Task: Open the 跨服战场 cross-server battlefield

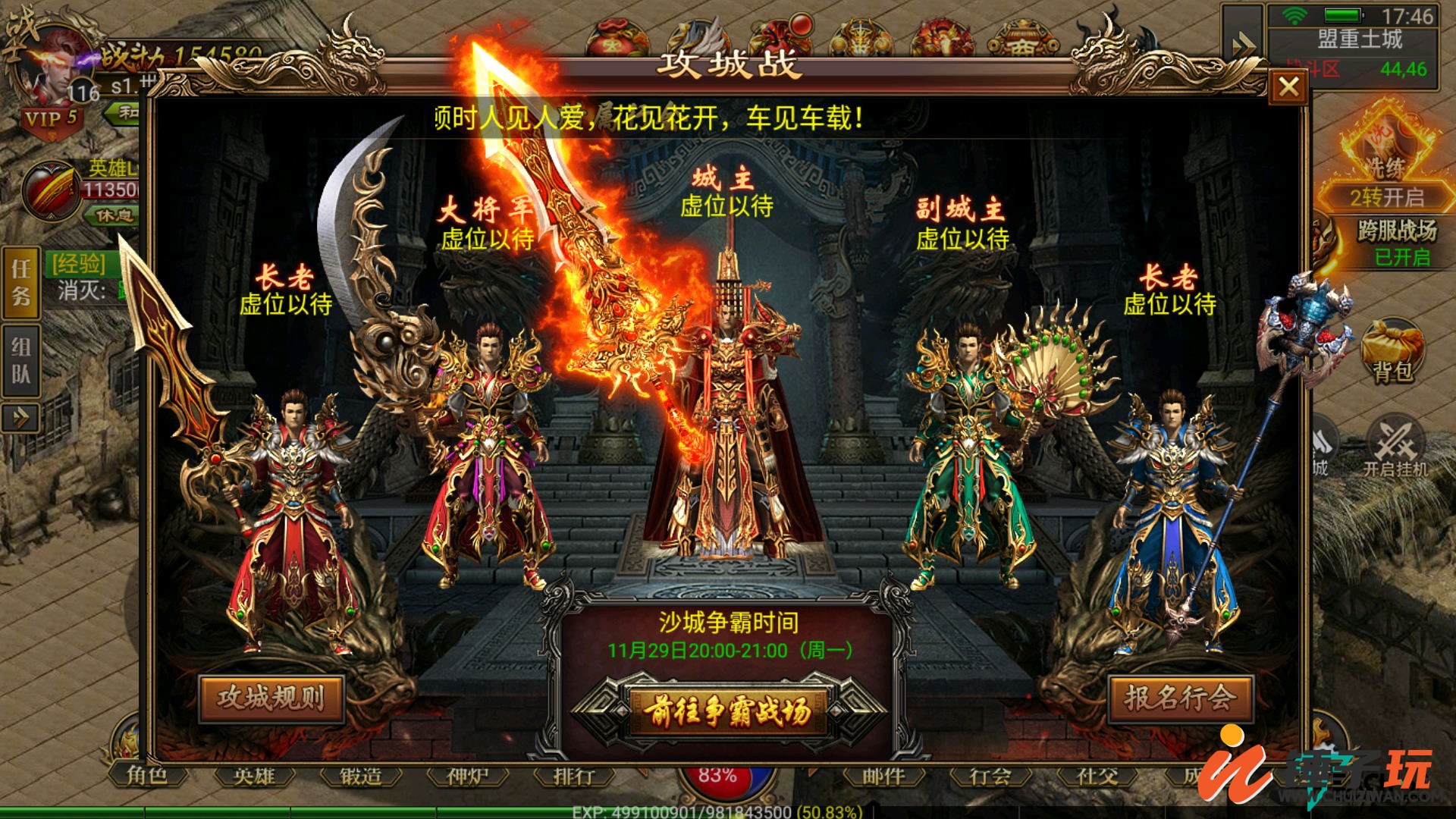Action: 1395,241
